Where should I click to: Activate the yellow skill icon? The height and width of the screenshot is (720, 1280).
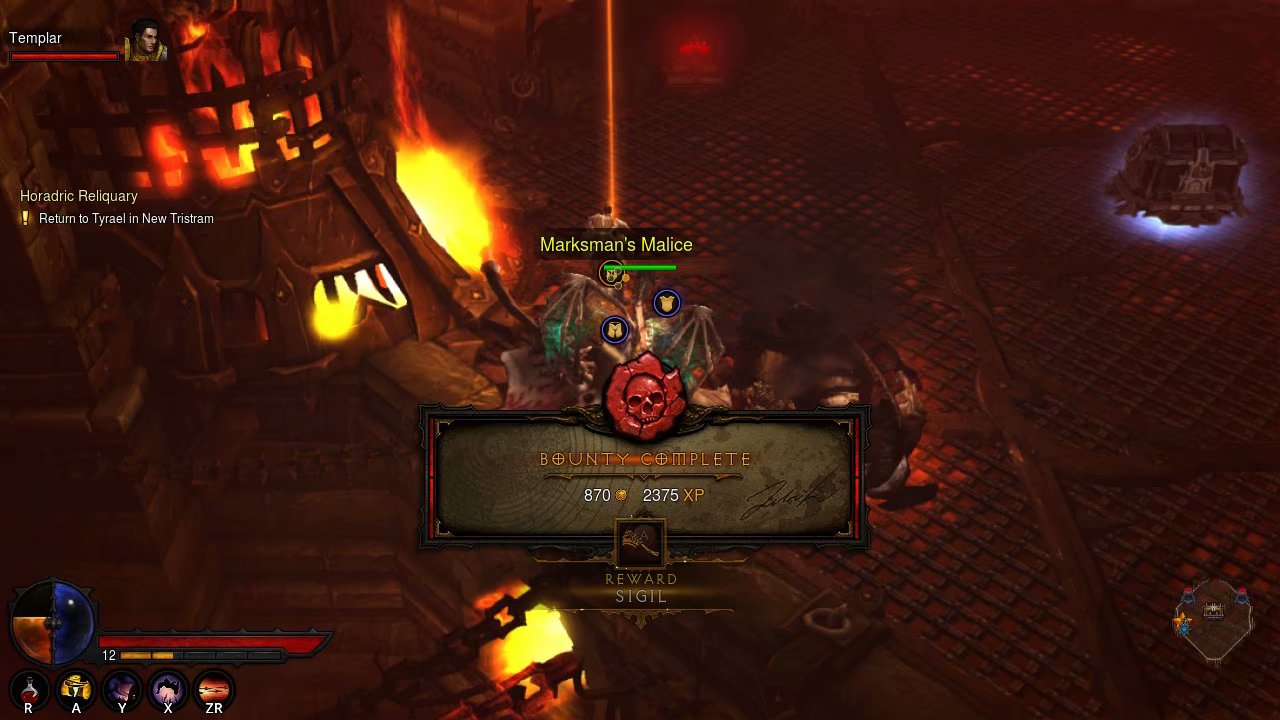(76, 688)
